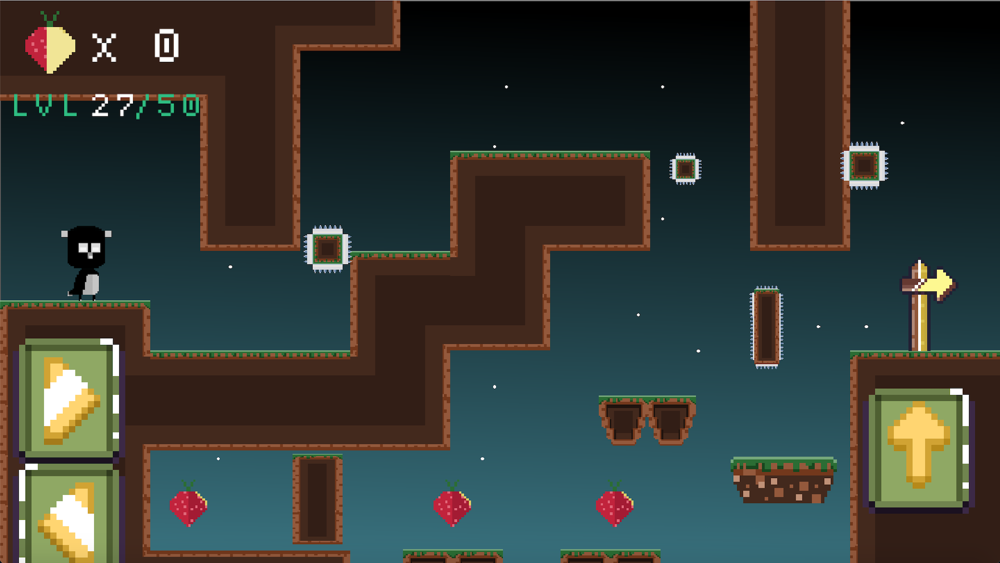Tap the right-pointing arrow move button
This screenshot has height=563, width=1000.
click(68, 400)
